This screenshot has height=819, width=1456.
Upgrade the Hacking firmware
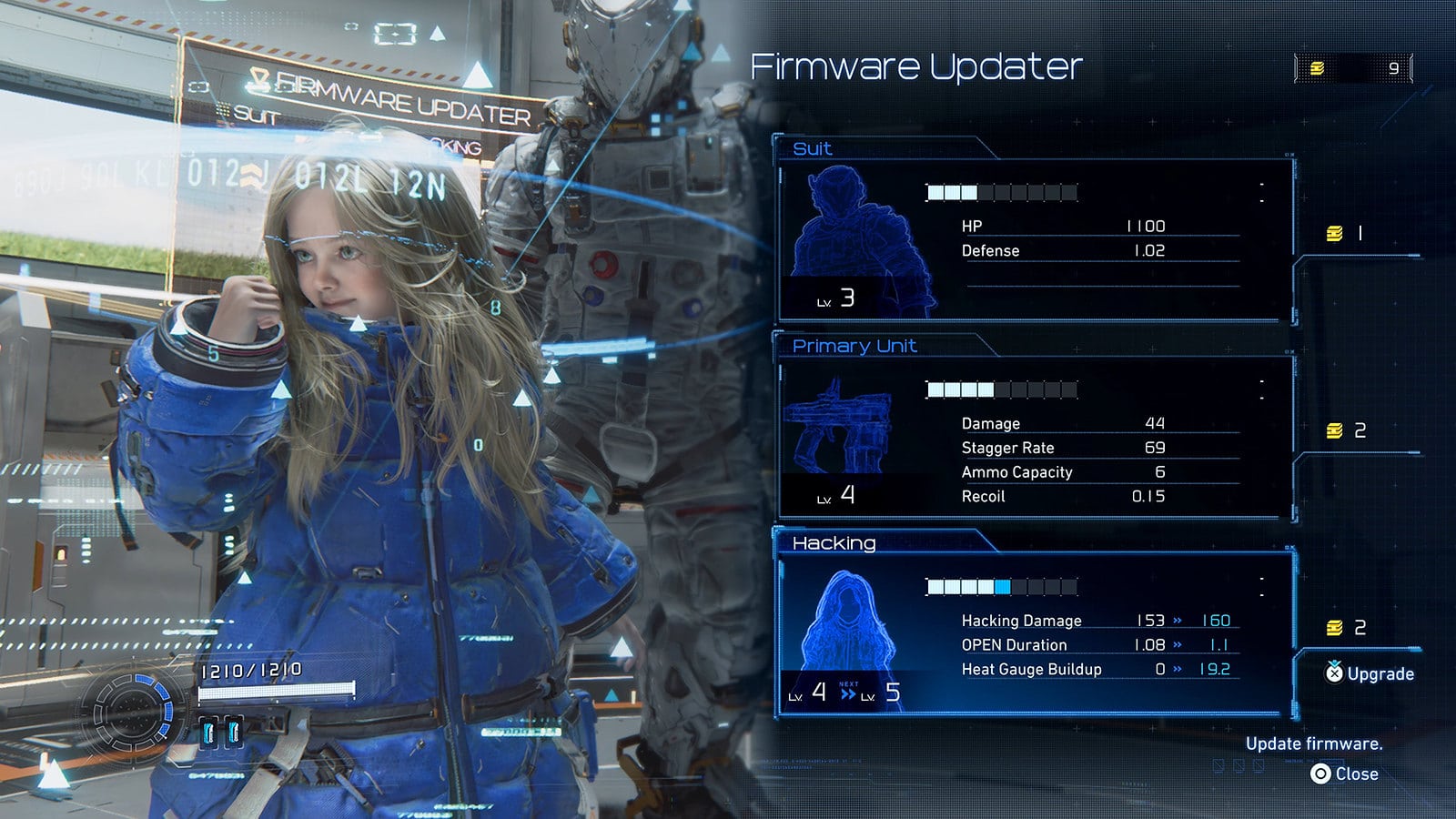tap(1370, 673)
